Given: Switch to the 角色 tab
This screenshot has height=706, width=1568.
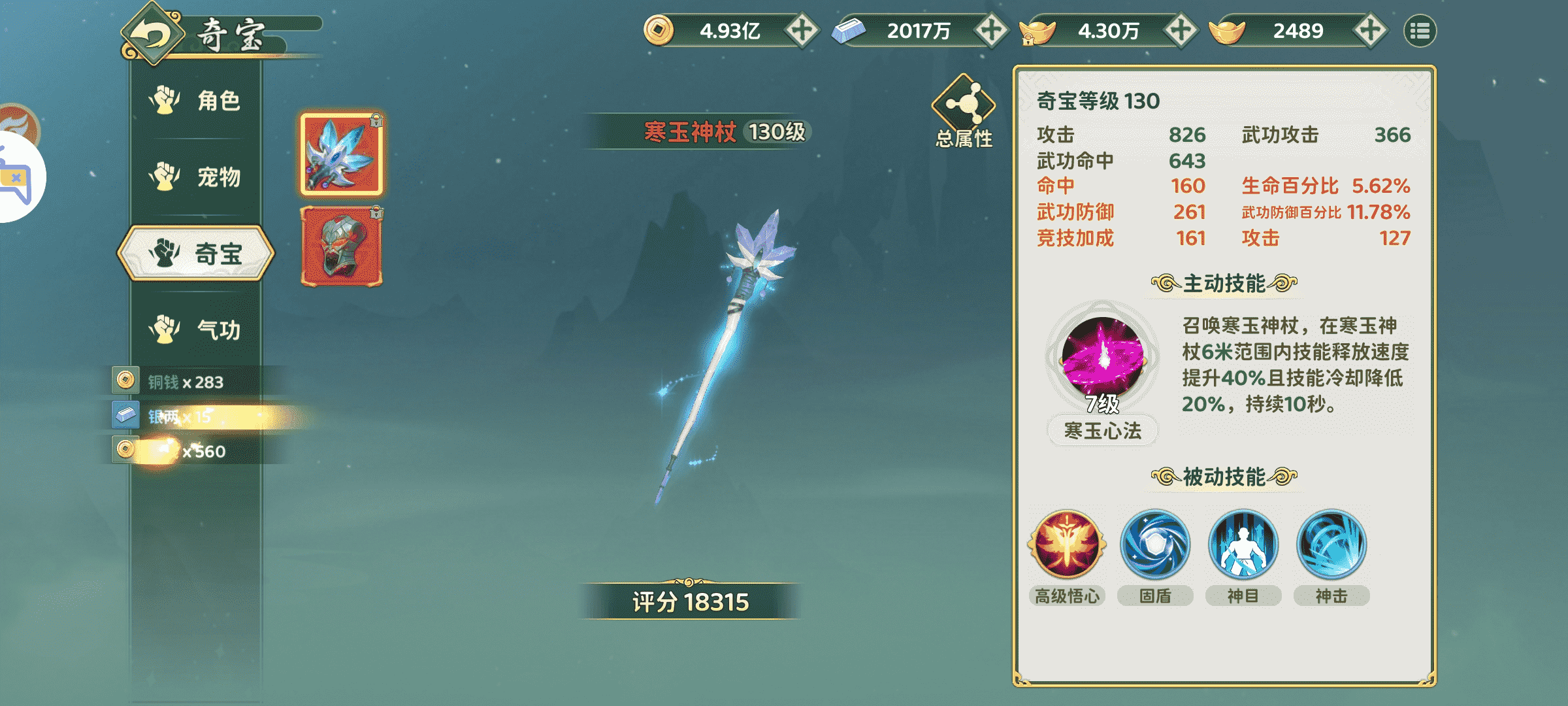Looking at the screenshot, I should tap(196, 101).
